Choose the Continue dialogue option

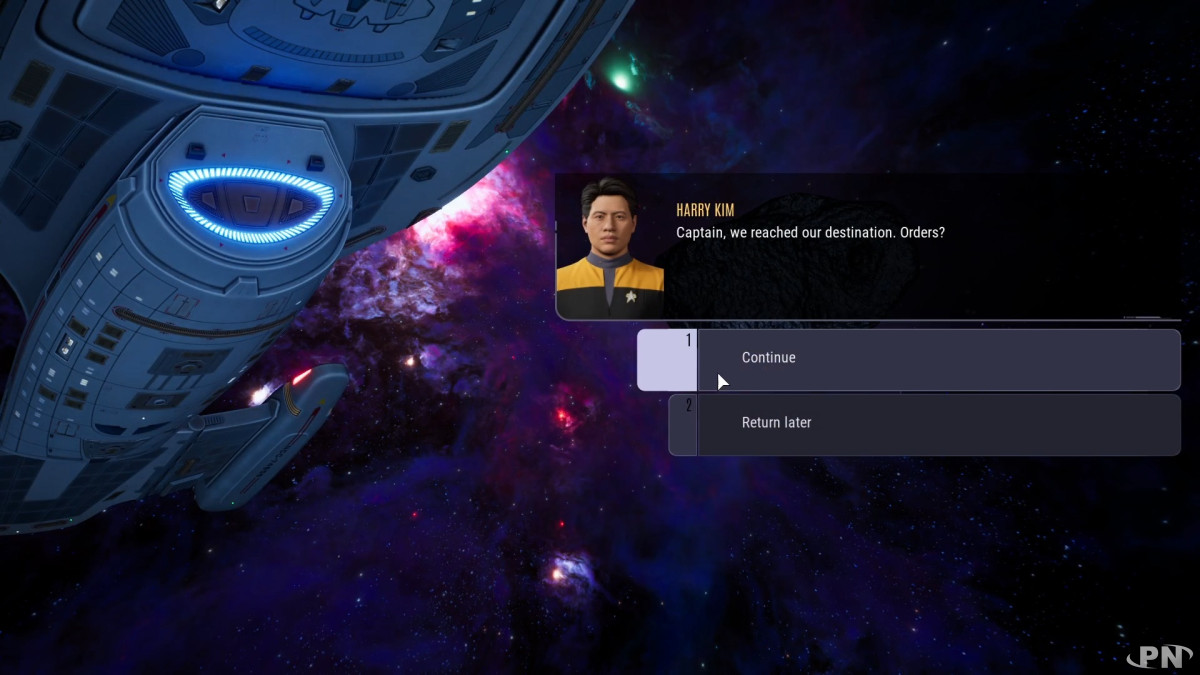[x=908, y=359]
